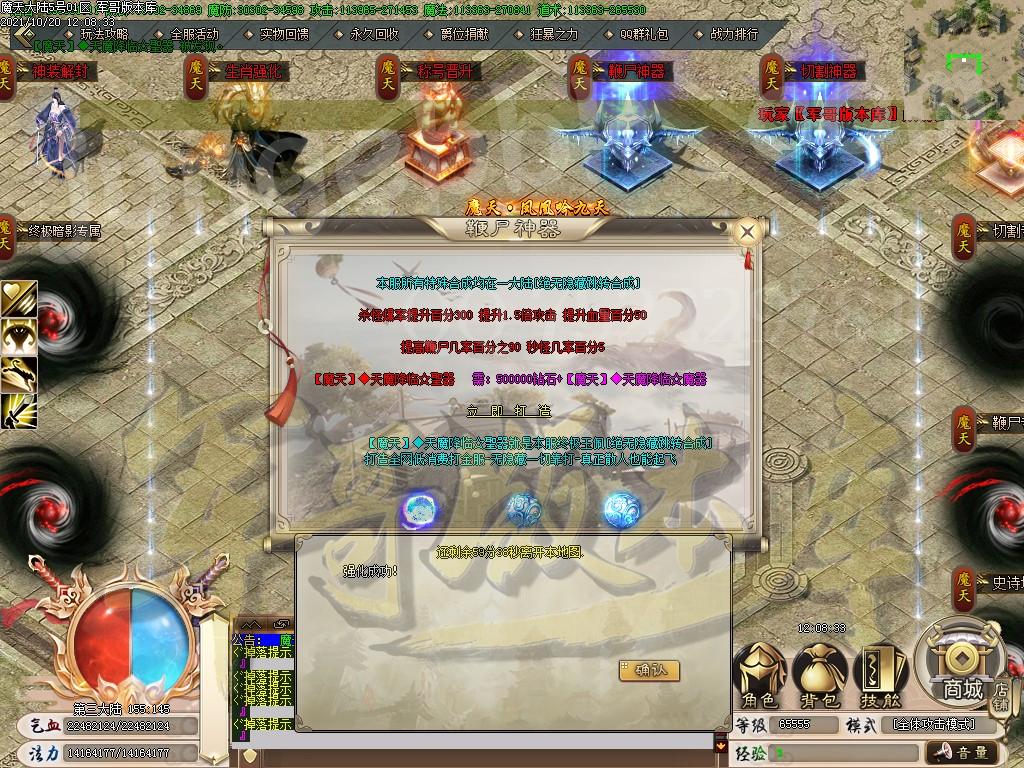
Task: Open the 技能 skills book
Action: pos(879,673)
